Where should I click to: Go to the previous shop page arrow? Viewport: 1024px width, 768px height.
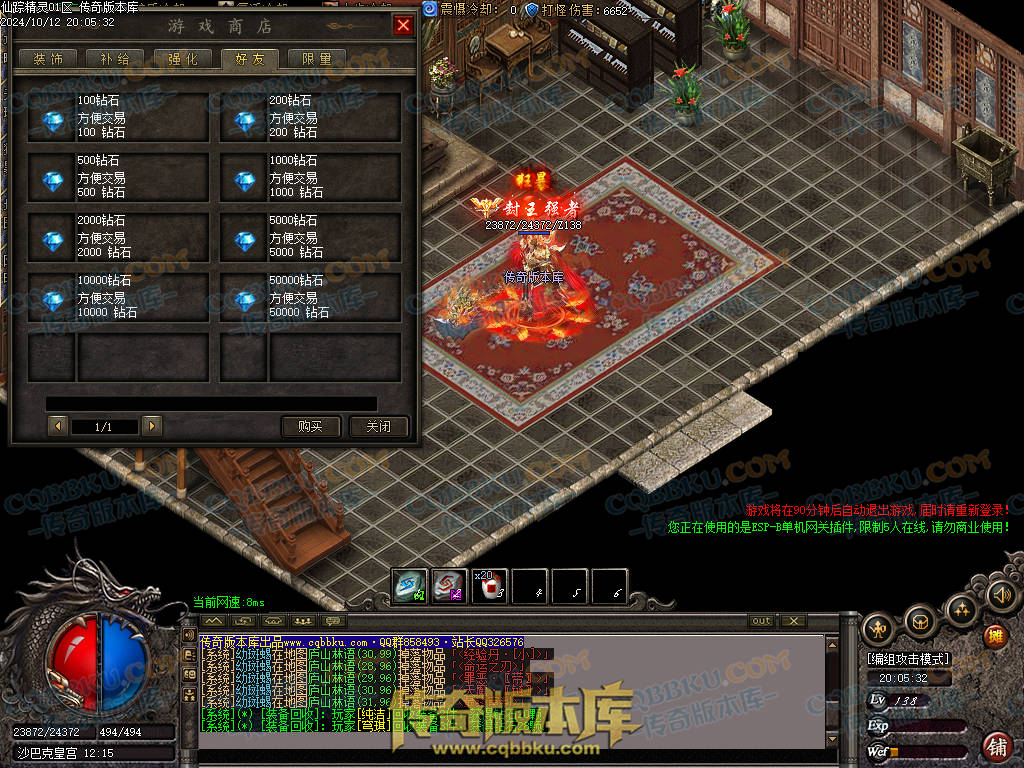57,427
